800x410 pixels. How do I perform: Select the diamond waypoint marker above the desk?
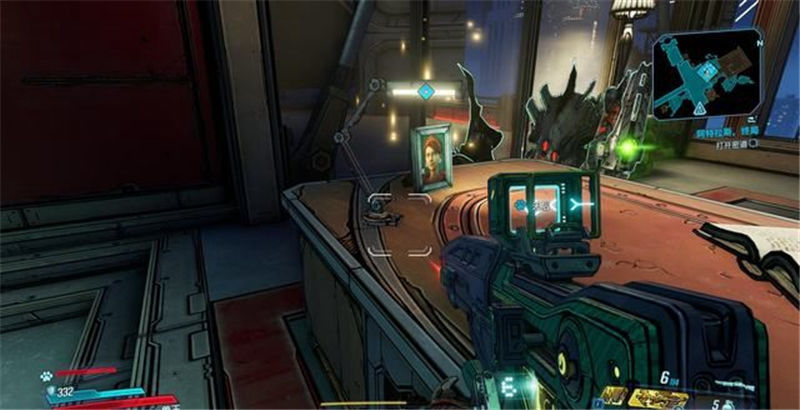pyautogui.click(x=426, y=92)
